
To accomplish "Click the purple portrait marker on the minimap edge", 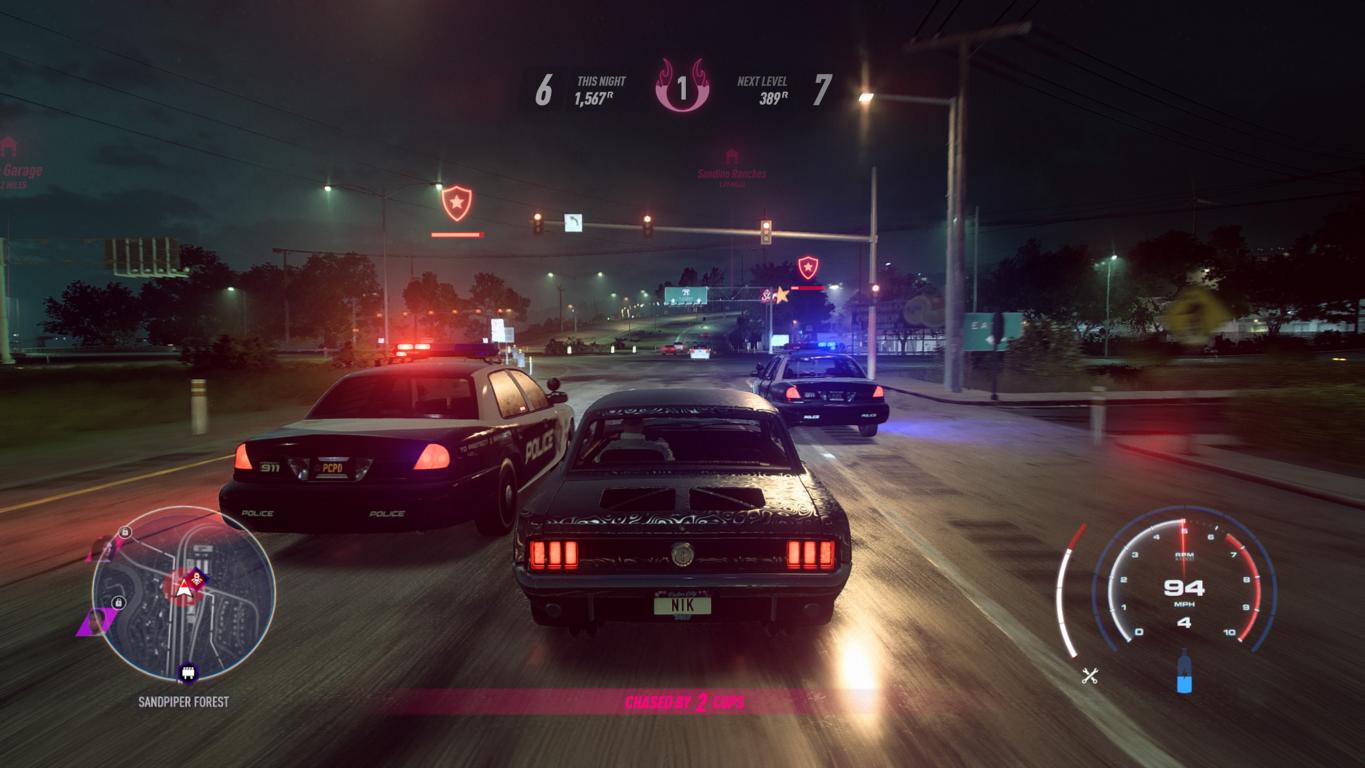I will click(97, 623).
